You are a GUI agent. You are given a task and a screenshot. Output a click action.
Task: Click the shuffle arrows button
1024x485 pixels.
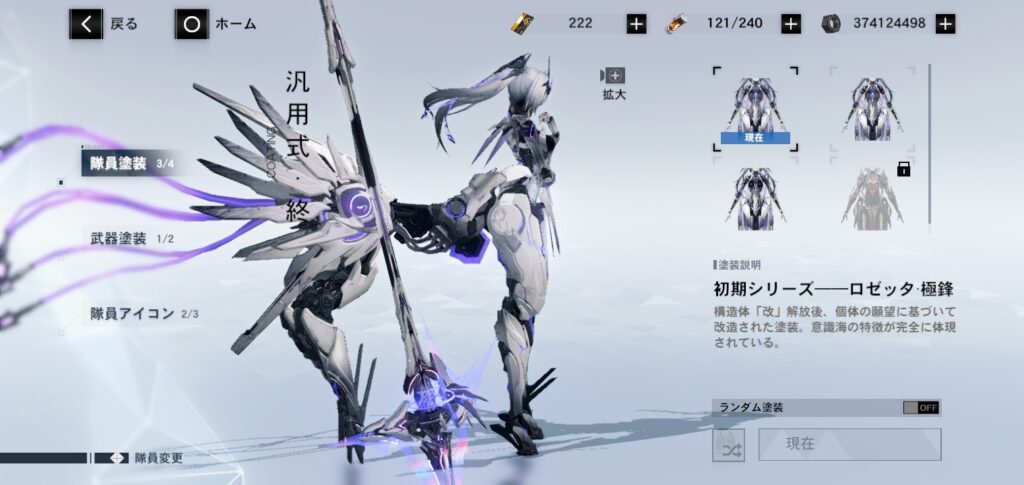[x=728, y=445]
